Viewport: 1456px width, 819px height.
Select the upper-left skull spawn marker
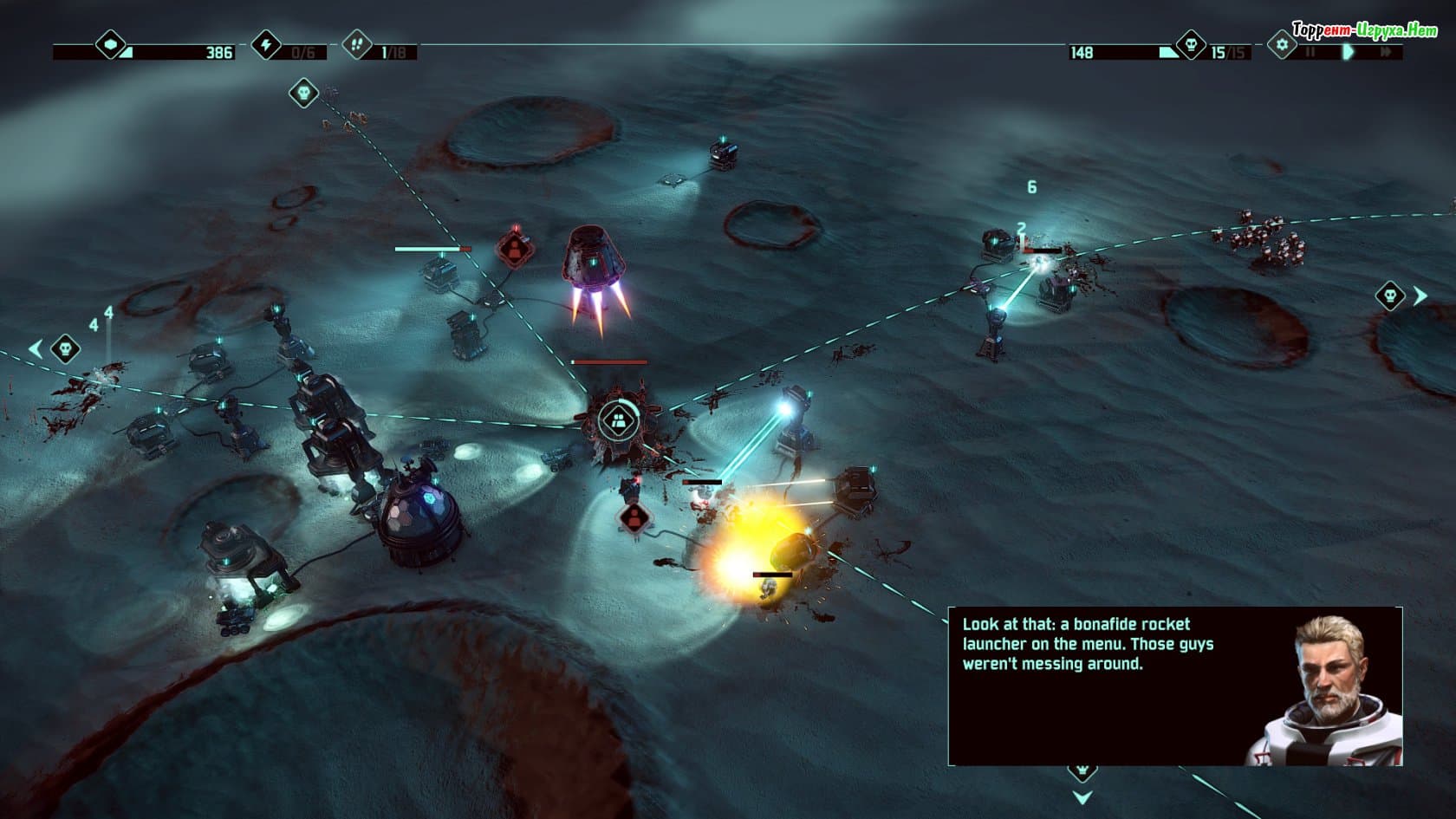303,92
